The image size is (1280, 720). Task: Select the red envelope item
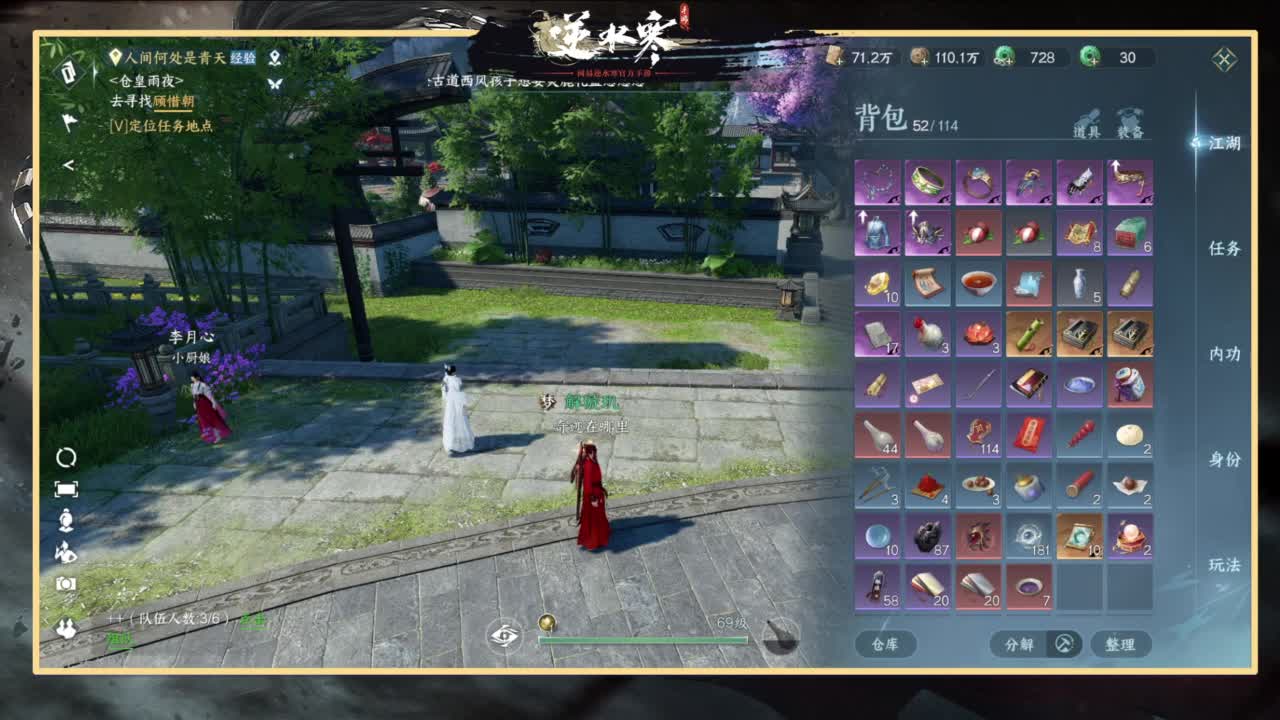(1029, 435)
